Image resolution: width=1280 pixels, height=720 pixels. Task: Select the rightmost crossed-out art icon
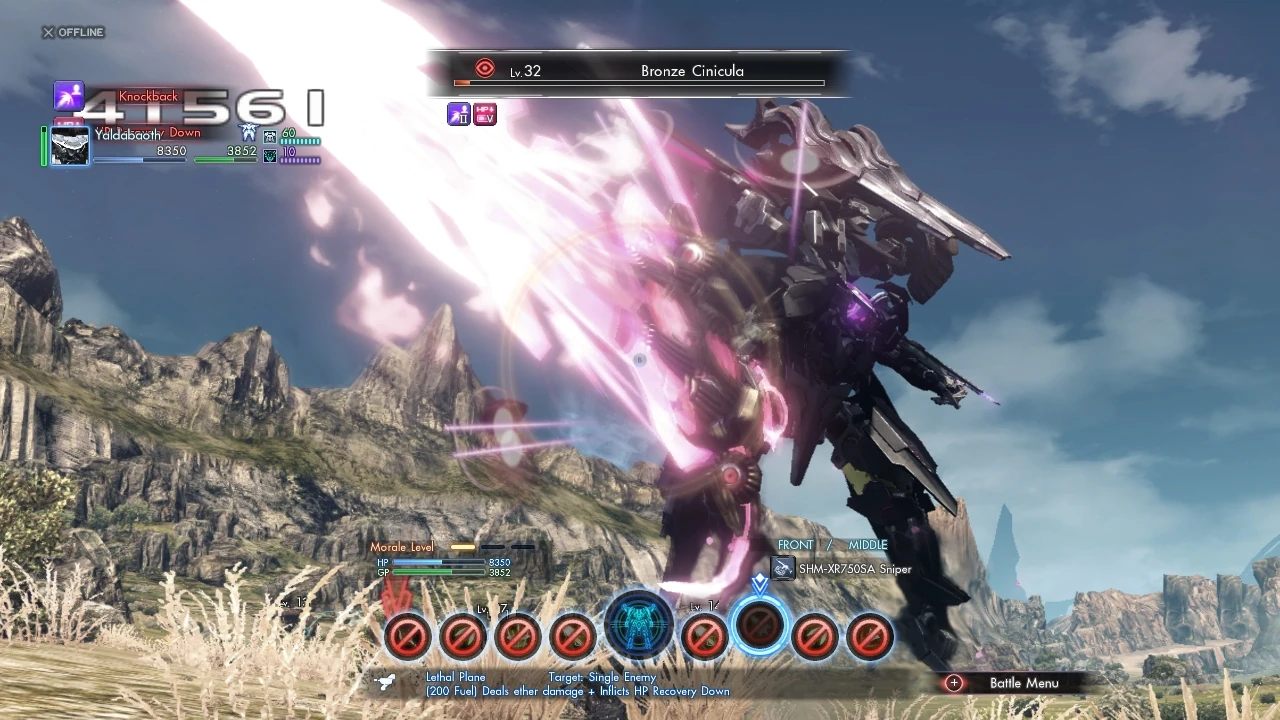tap(869, 638)
